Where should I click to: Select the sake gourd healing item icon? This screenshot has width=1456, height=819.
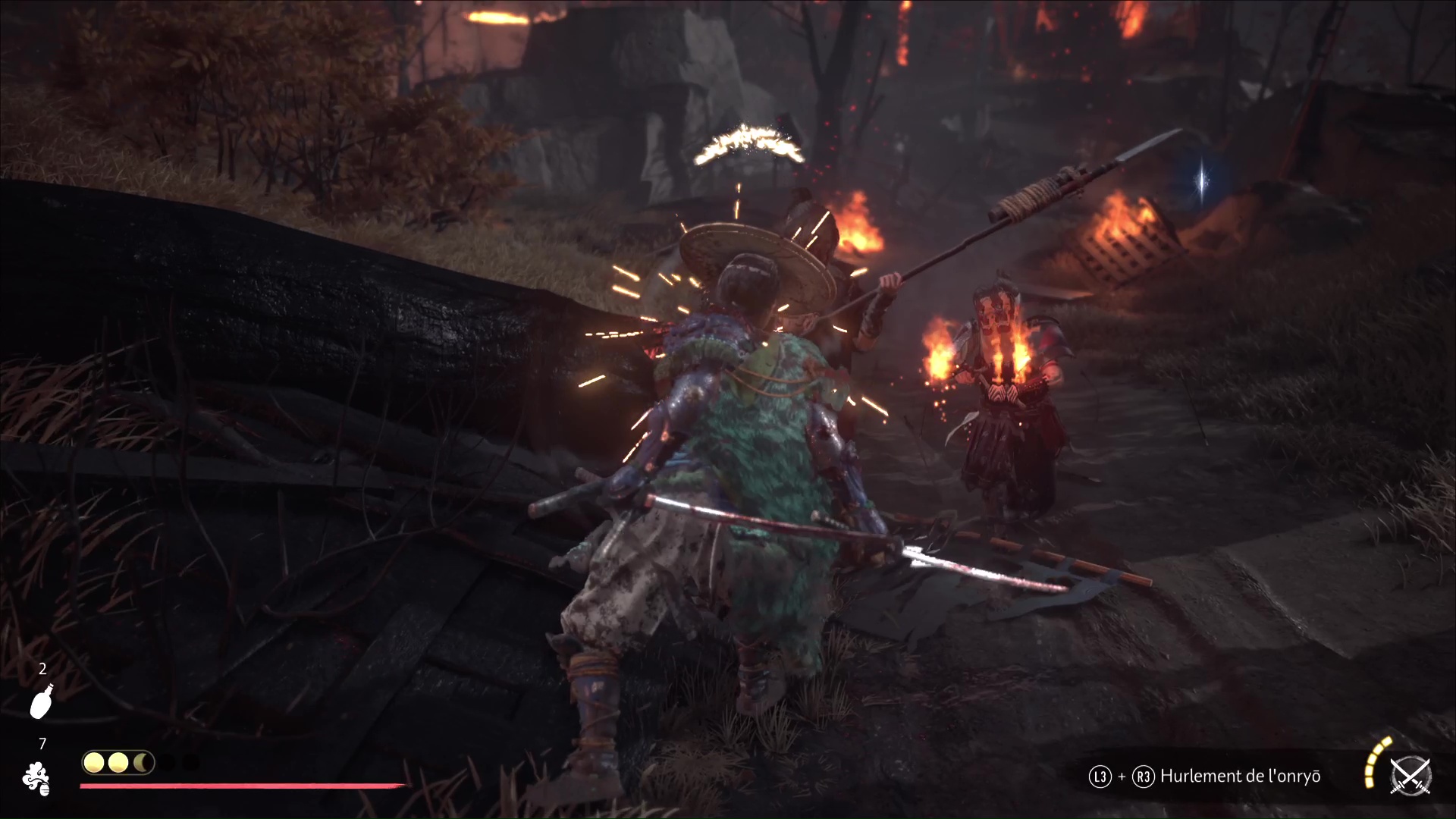pos(42,701)
